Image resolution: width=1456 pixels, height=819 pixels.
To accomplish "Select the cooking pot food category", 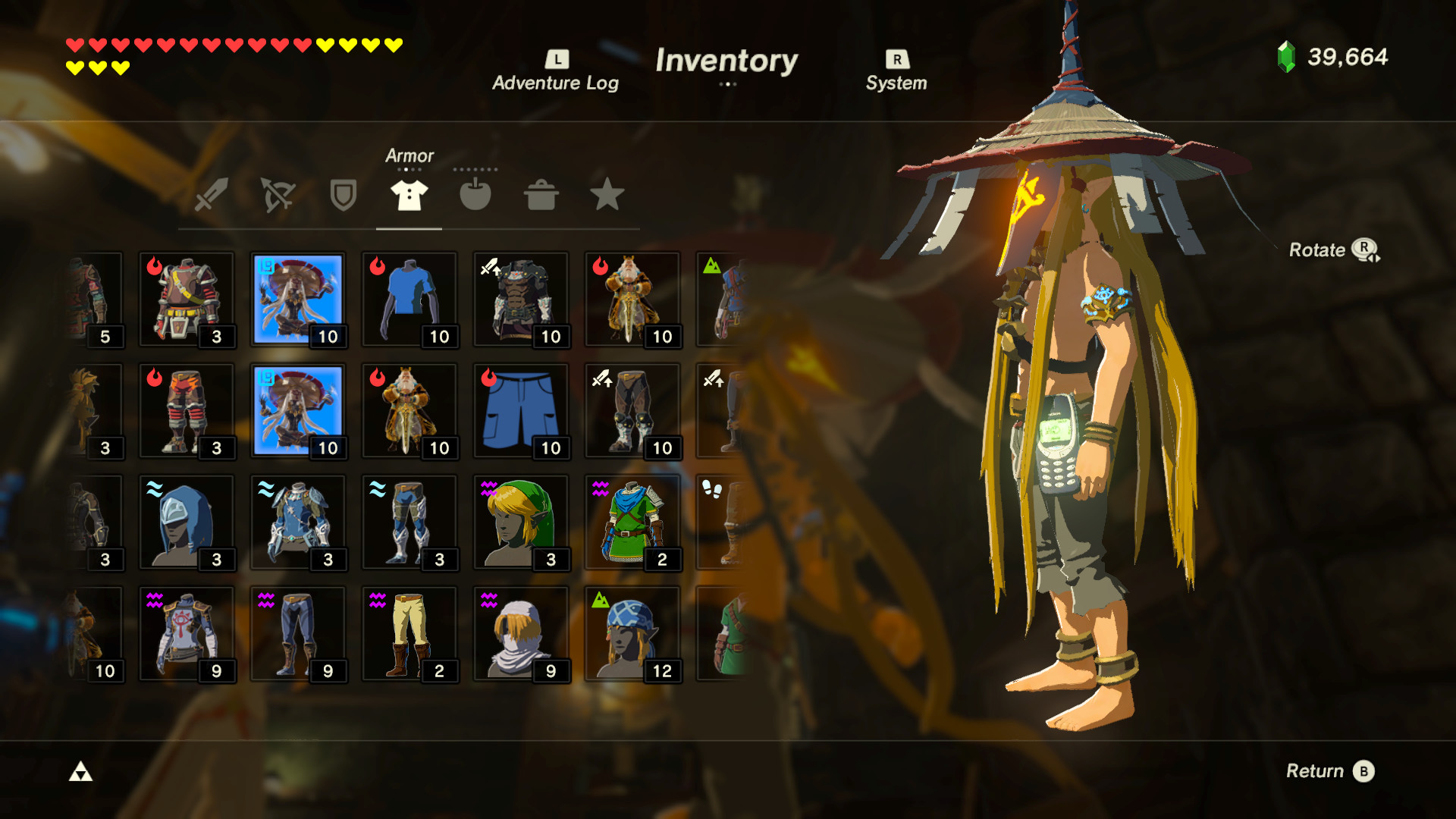I will tap(541, 196).
